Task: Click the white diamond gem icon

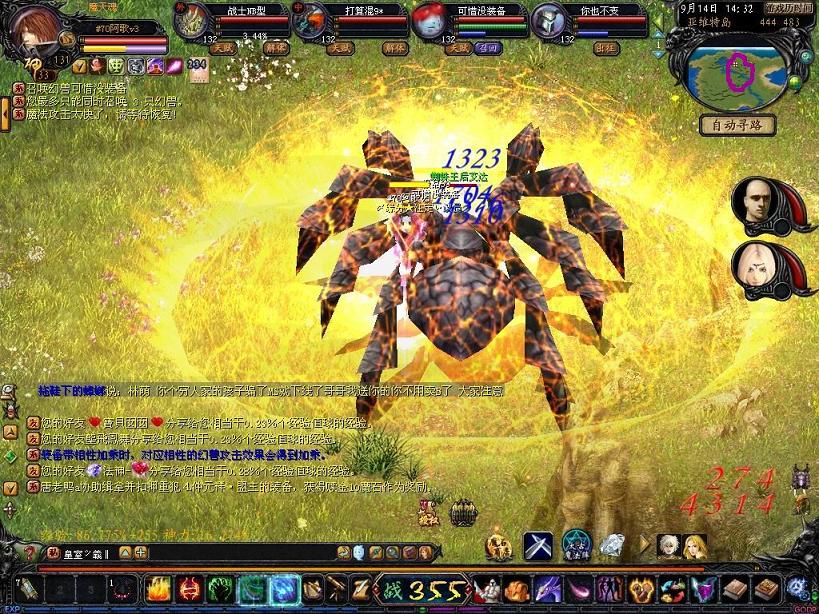Action: [612, 546]
